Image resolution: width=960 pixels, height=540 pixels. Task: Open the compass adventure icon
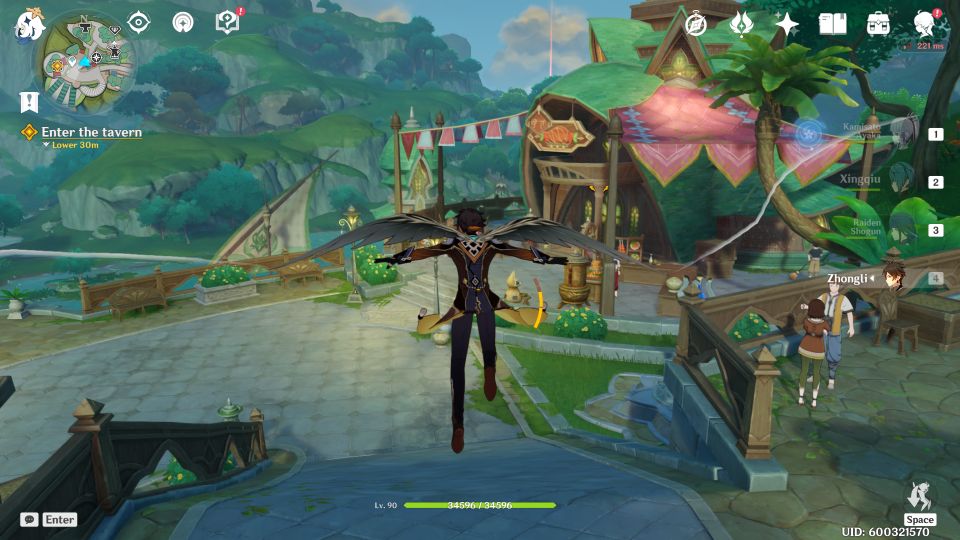tap(696, 24)
